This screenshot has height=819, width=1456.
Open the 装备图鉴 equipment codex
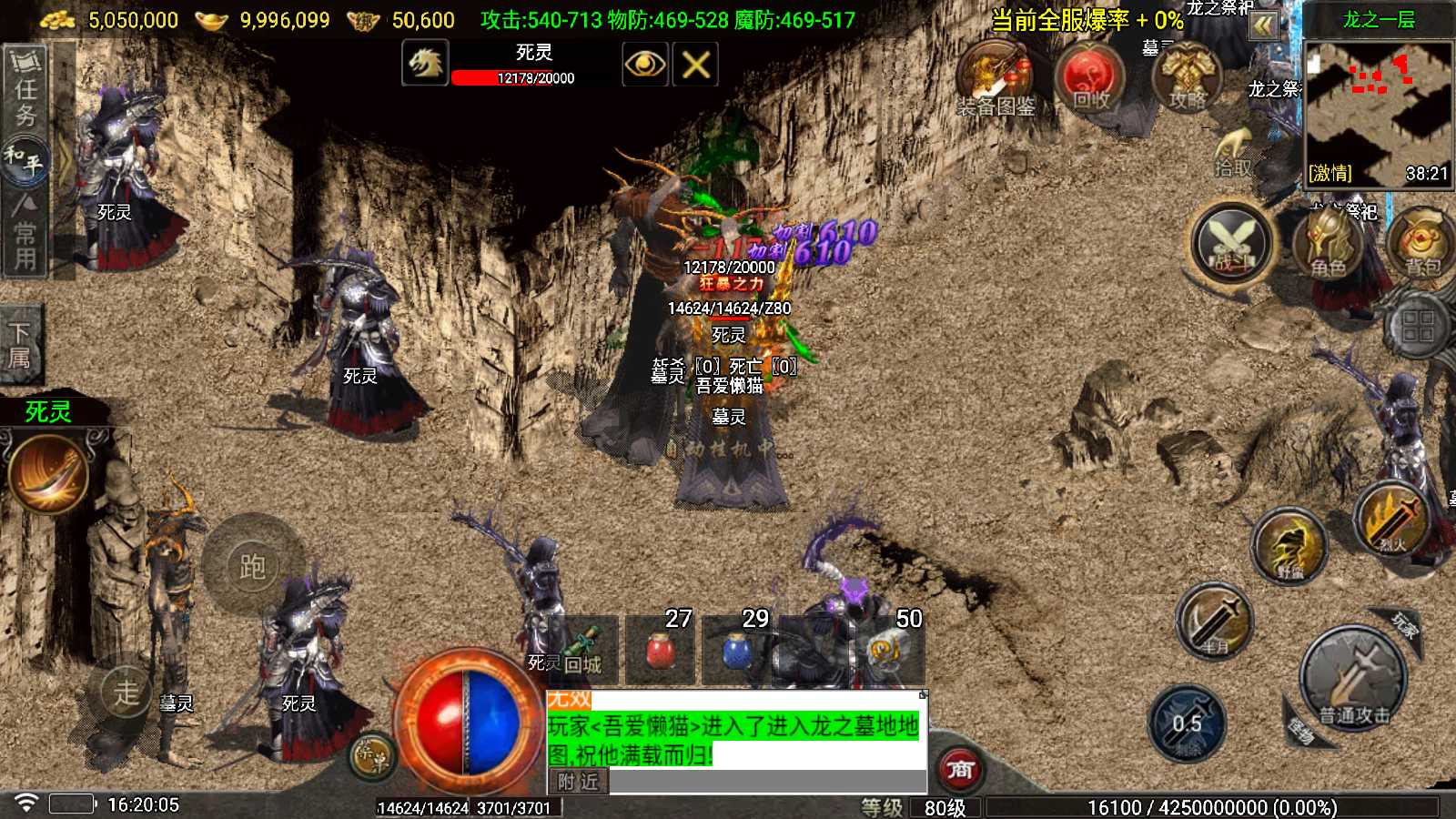pos(995,80)
